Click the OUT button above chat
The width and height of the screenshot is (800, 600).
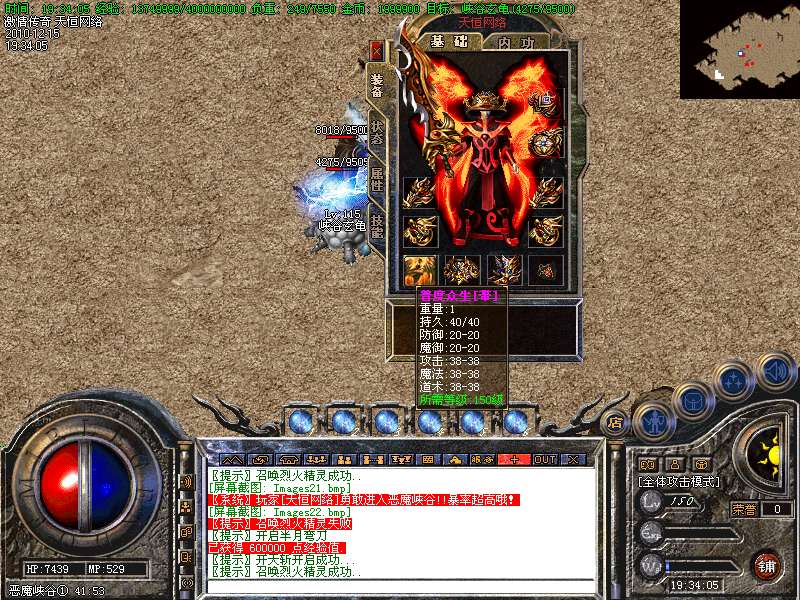(544, 459)
